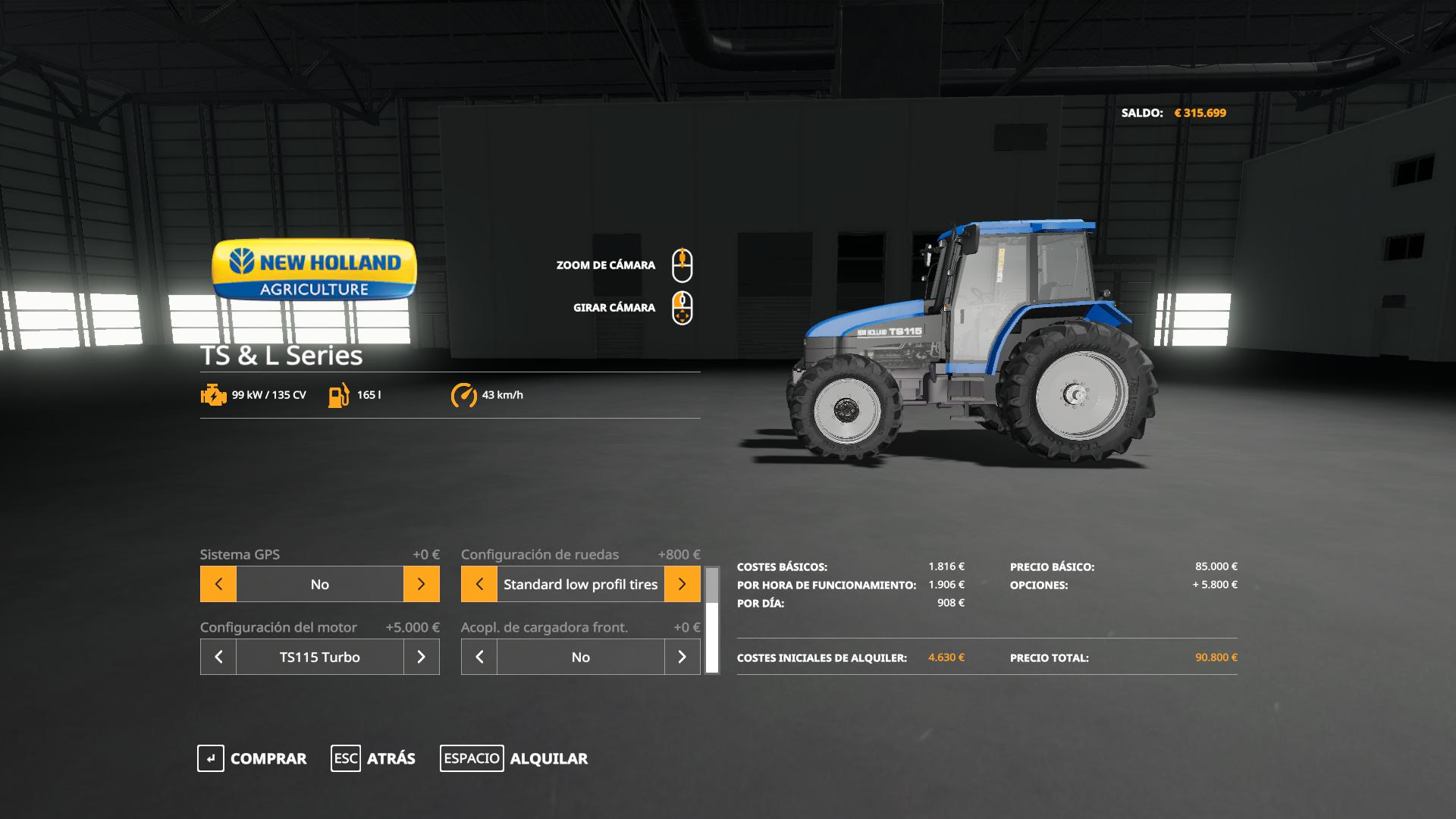
Task: Choose next motor configuration
Action: click(x=421, y=657)
